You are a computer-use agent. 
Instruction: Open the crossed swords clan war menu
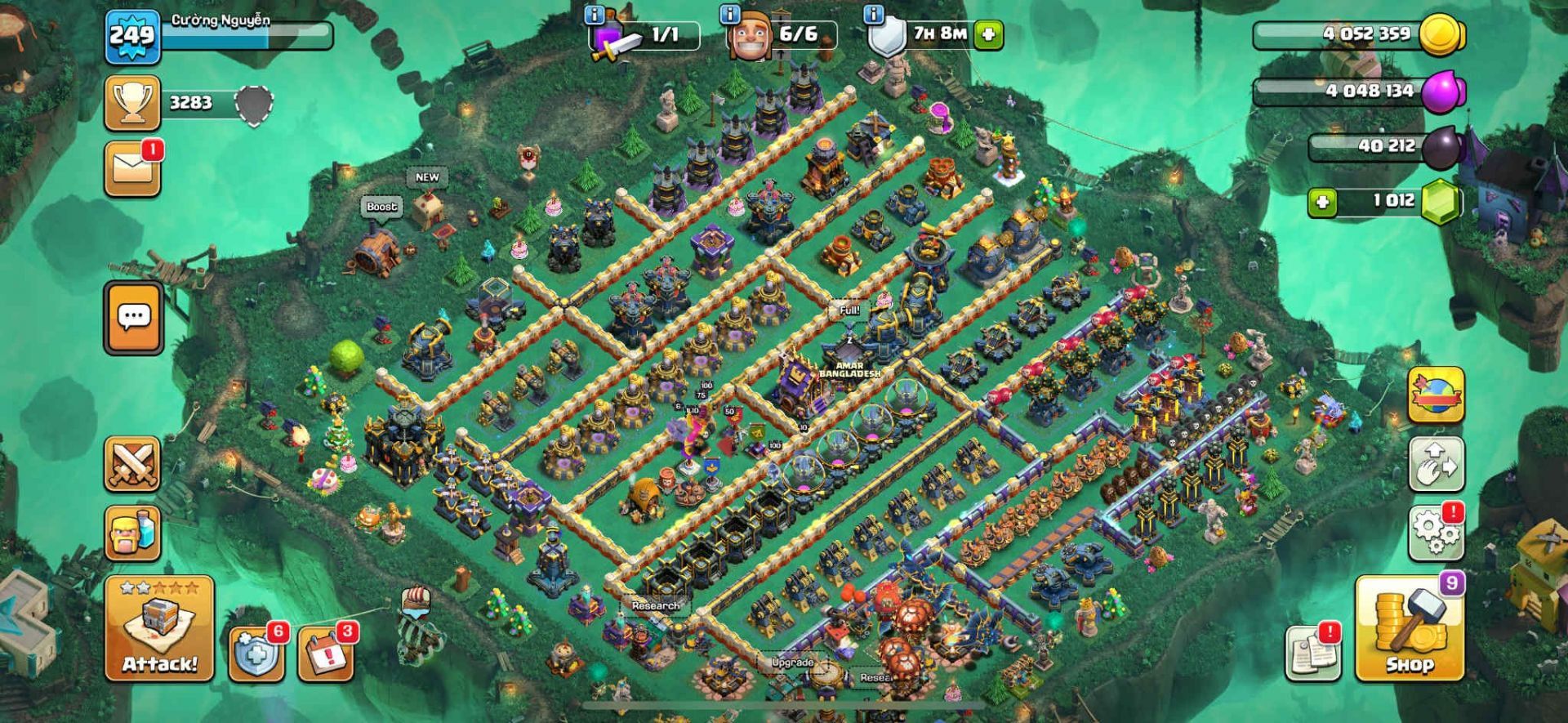coord(132,464)
